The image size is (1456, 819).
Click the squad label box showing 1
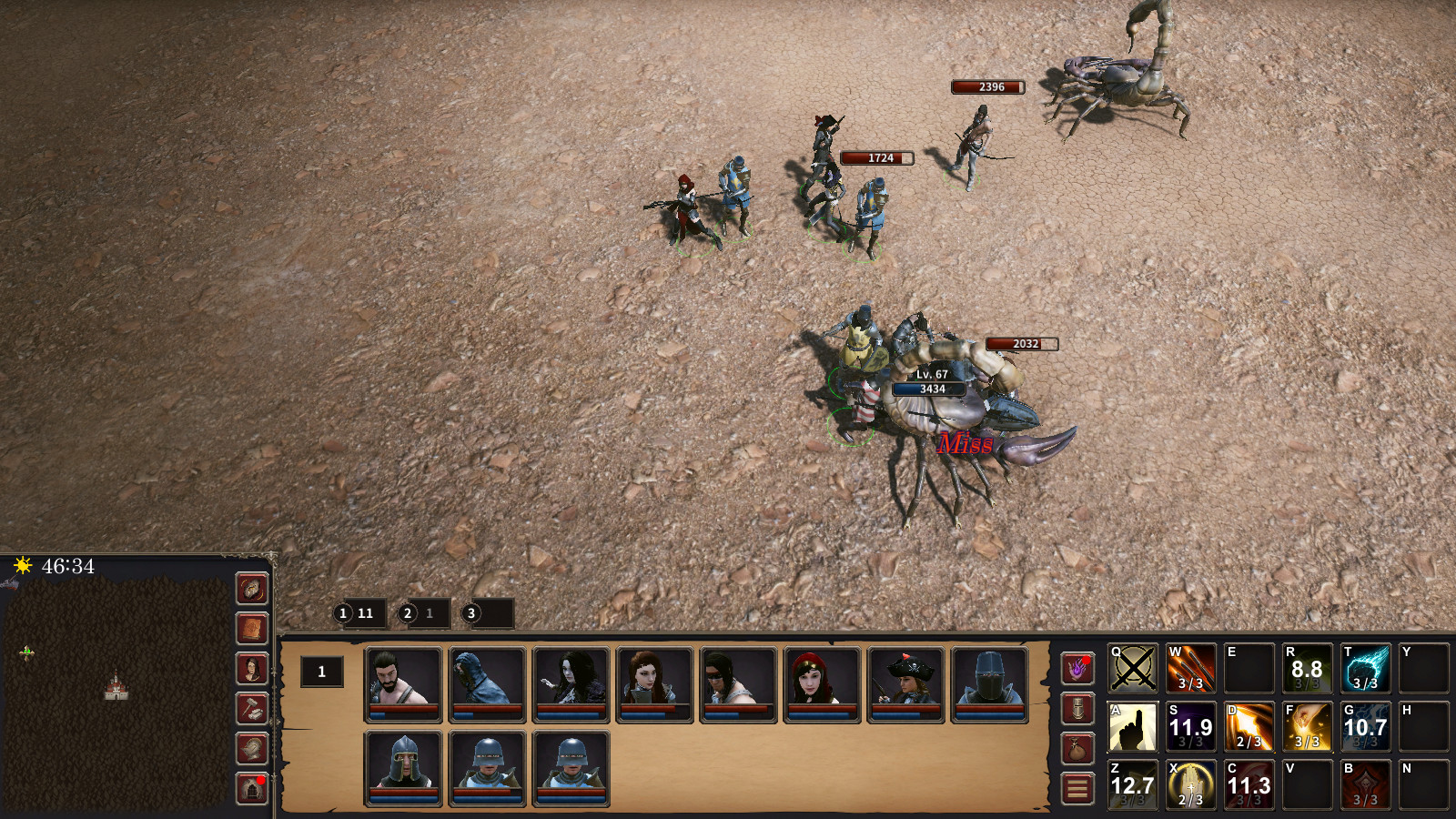click(322, 672)
